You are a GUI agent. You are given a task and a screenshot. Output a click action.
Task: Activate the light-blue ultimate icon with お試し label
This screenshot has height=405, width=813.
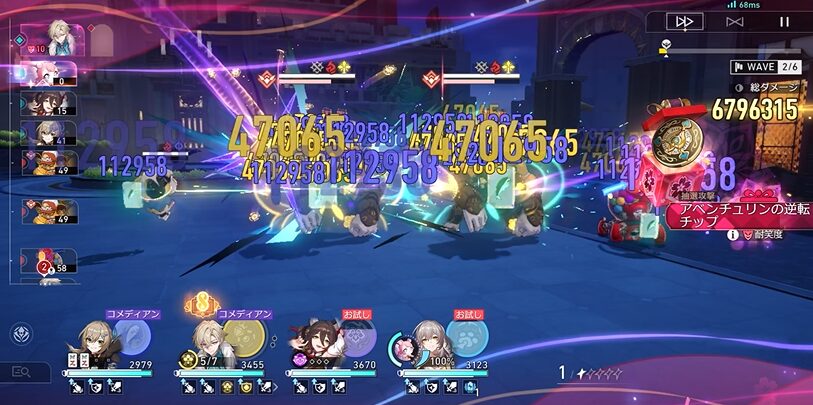tap(469, 338)
